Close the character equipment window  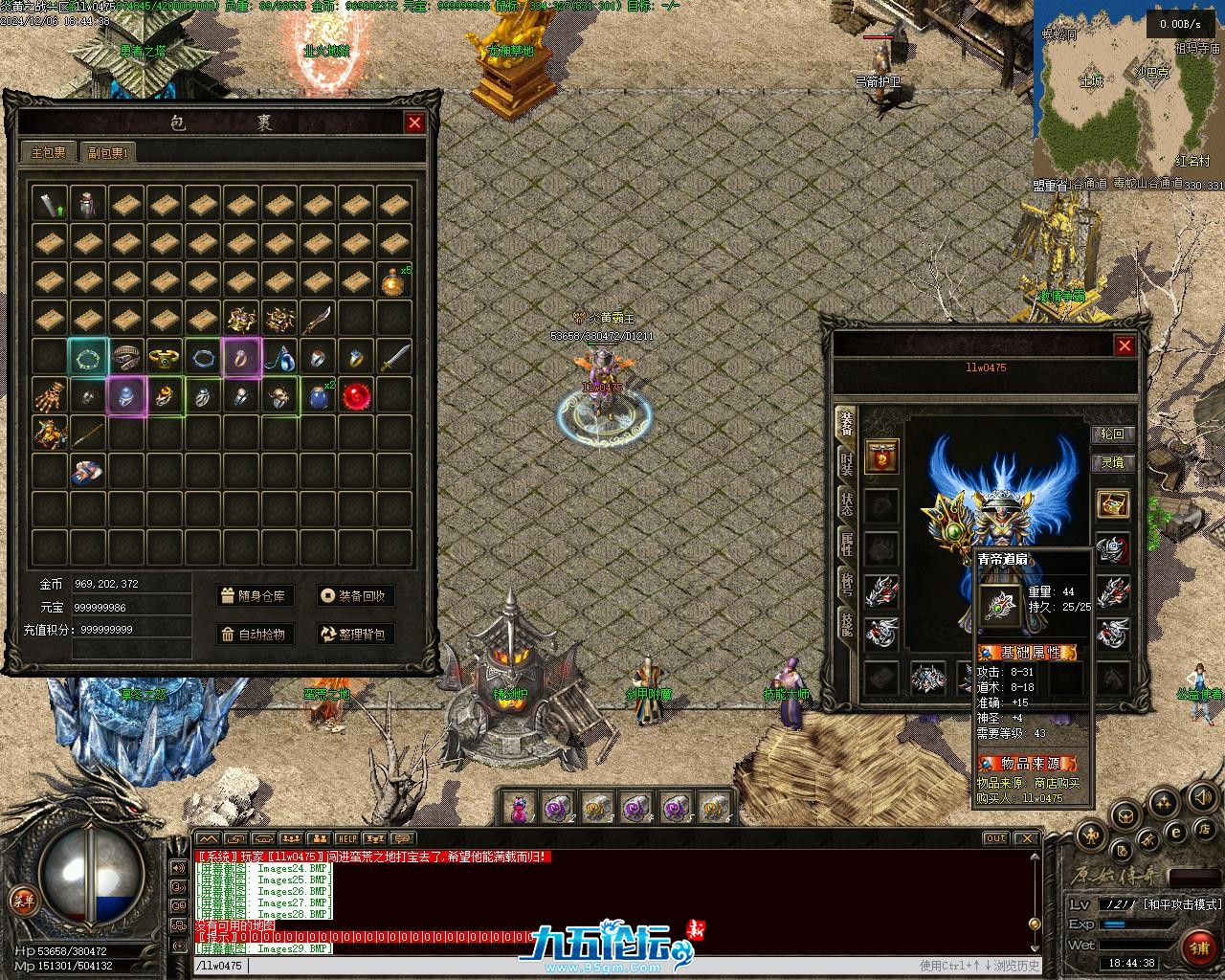1125,345
